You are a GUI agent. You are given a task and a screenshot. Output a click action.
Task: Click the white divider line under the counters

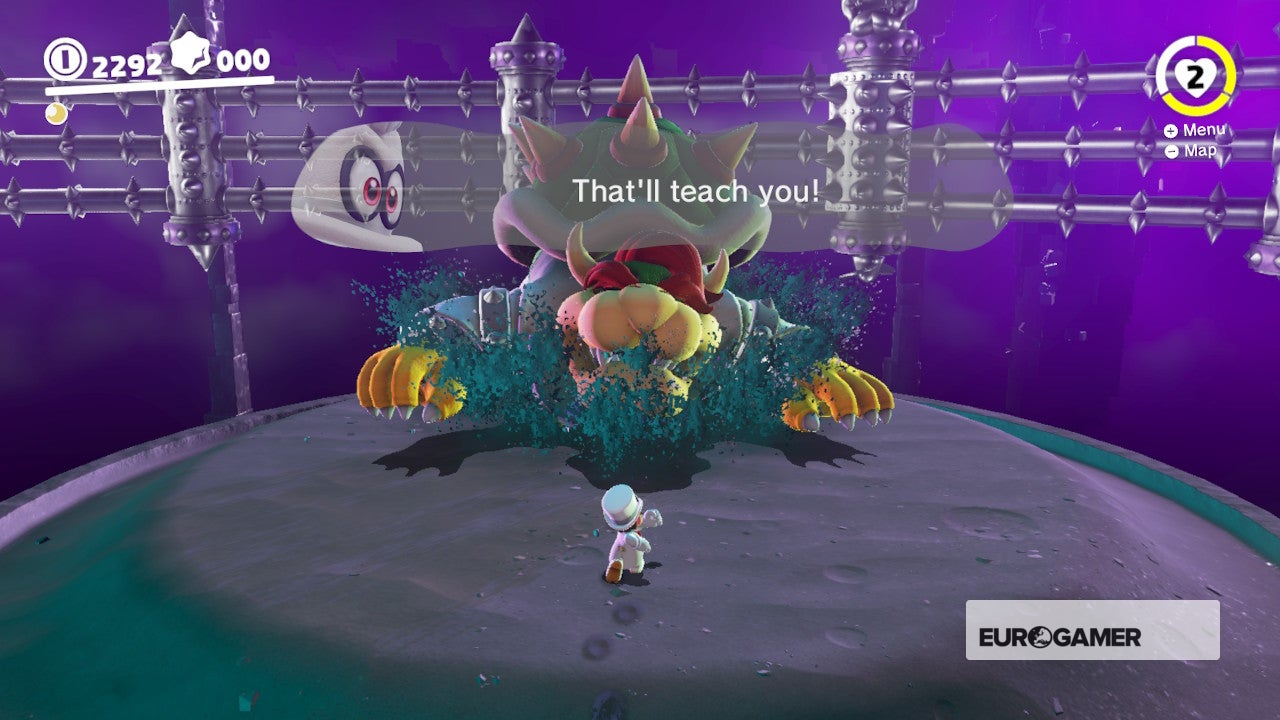[x=160, y=87]
